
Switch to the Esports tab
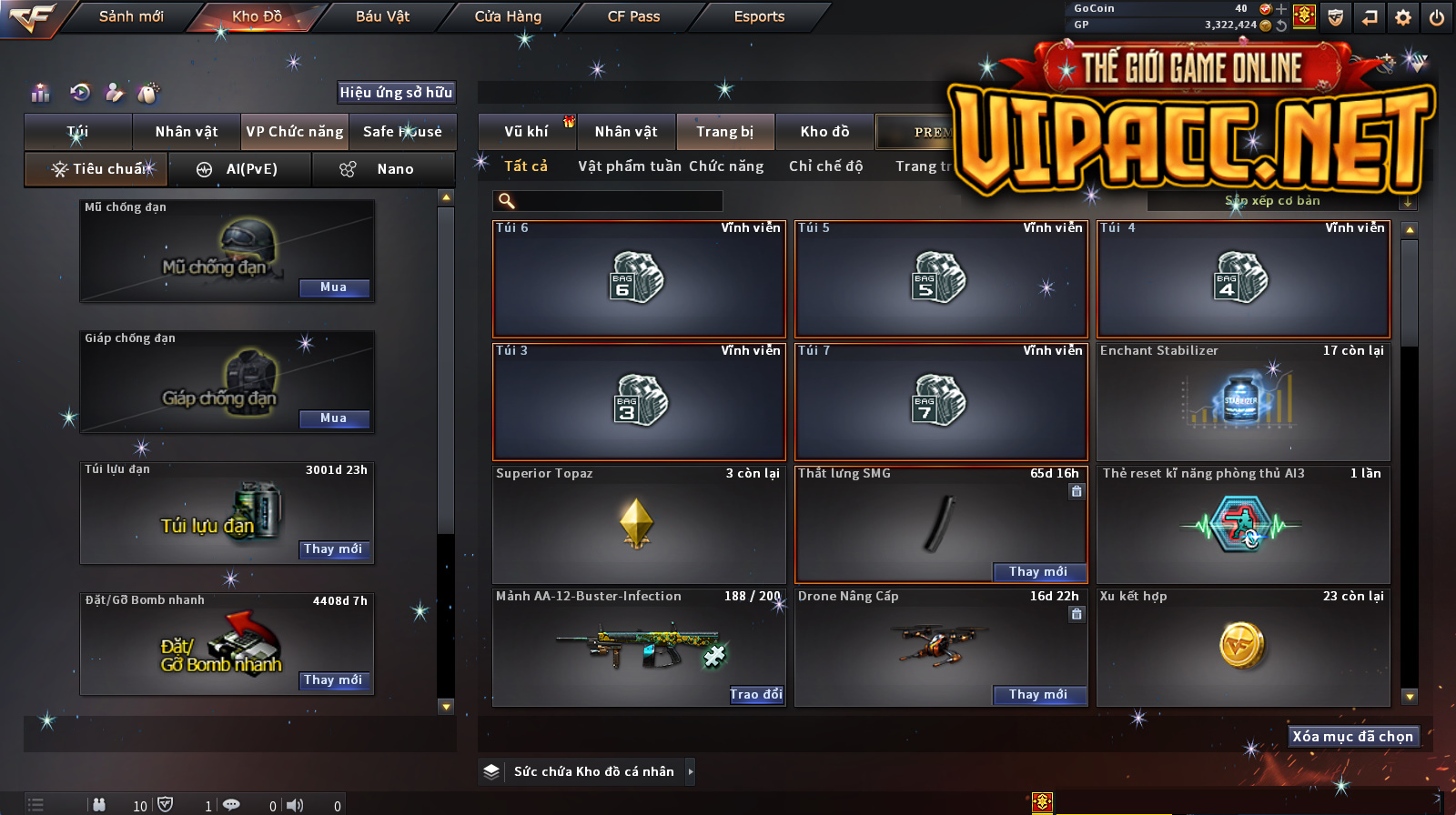coord(759,16)
